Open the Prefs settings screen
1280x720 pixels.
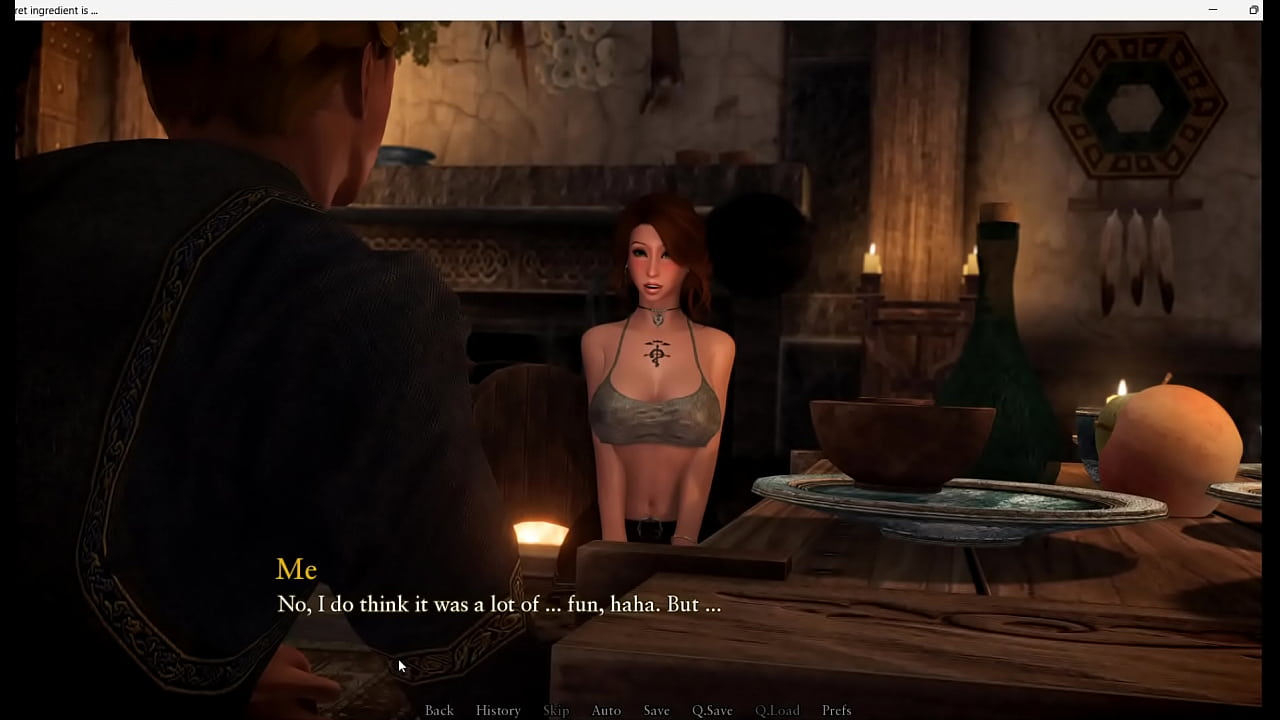point(837,710)
